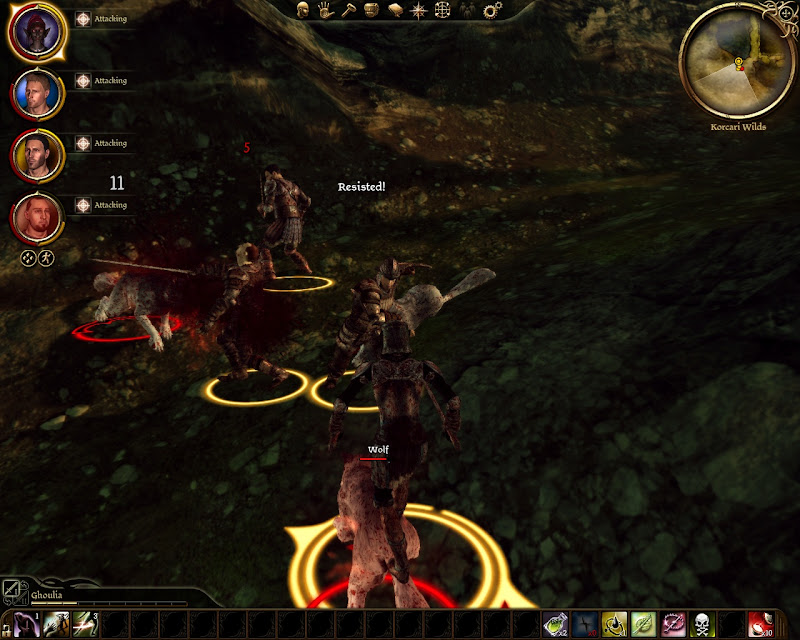Image resolution: width=800 pixels, height=640 pixels.
Task: Use the green flask potion in quickbar
Action: click(x=554, y=624)
